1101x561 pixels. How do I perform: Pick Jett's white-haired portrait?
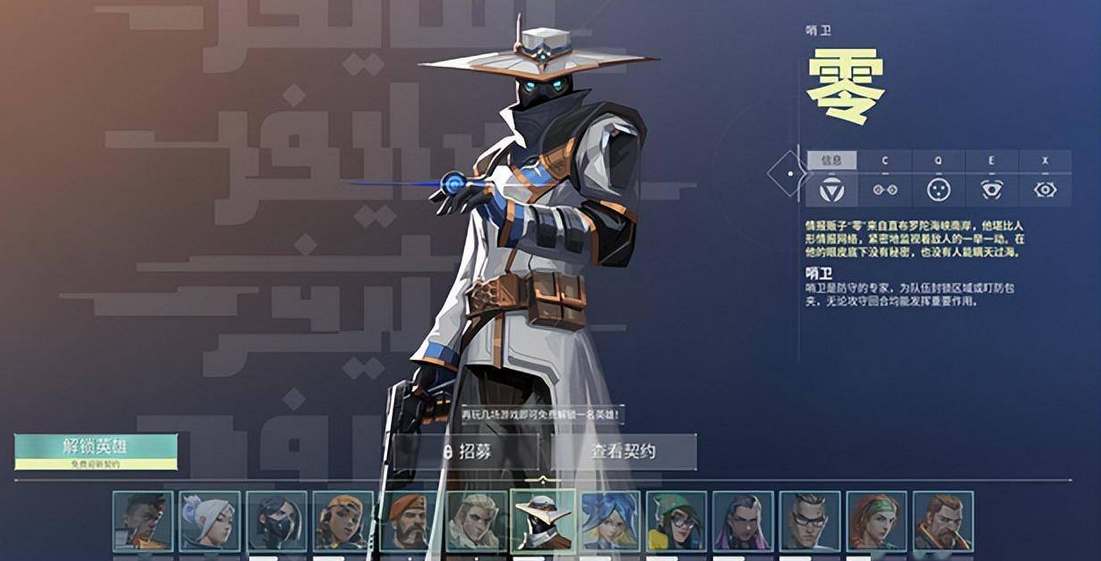coord(209,520)
